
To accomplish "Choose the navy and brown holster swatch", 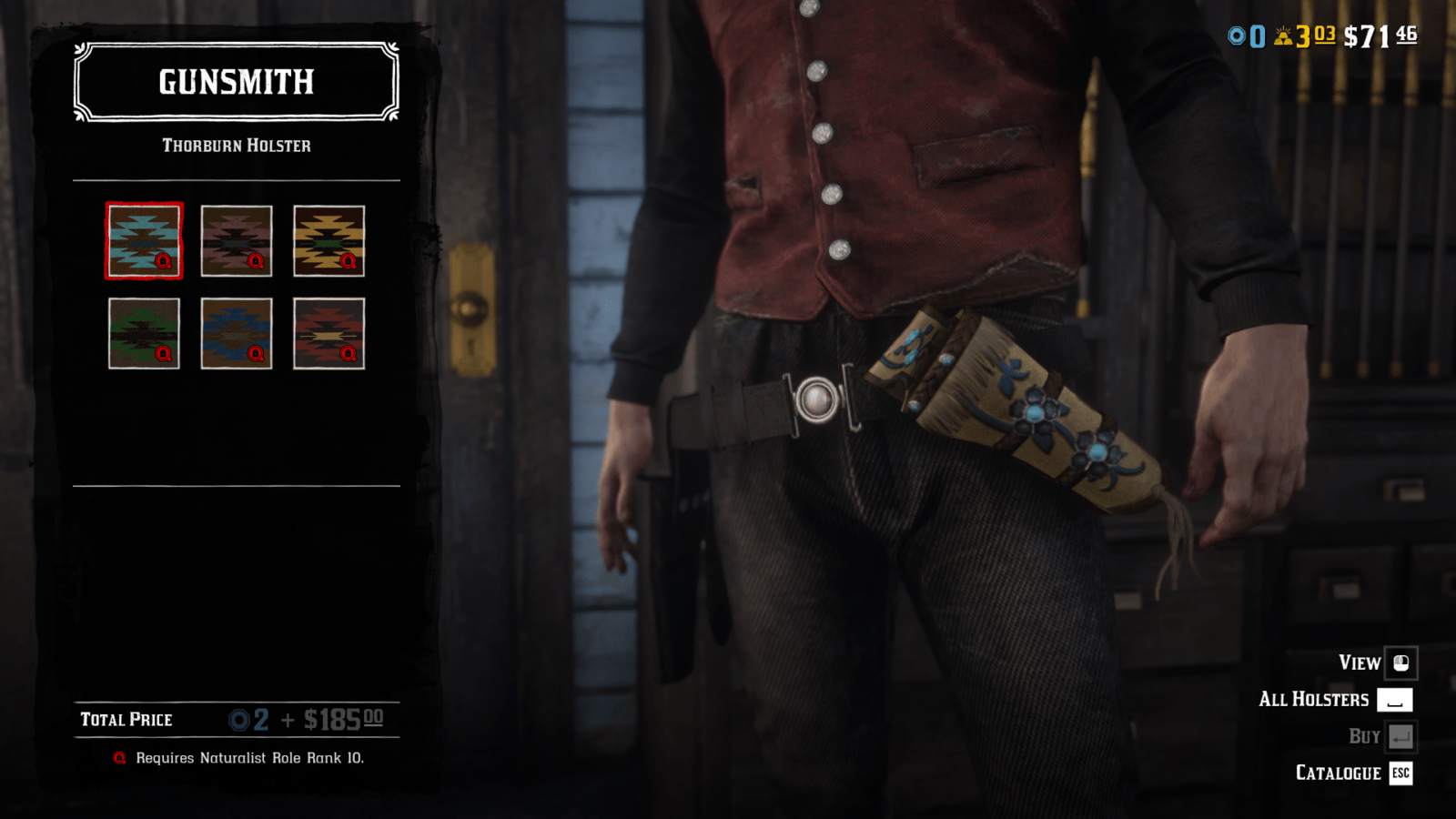I will 237,333.
